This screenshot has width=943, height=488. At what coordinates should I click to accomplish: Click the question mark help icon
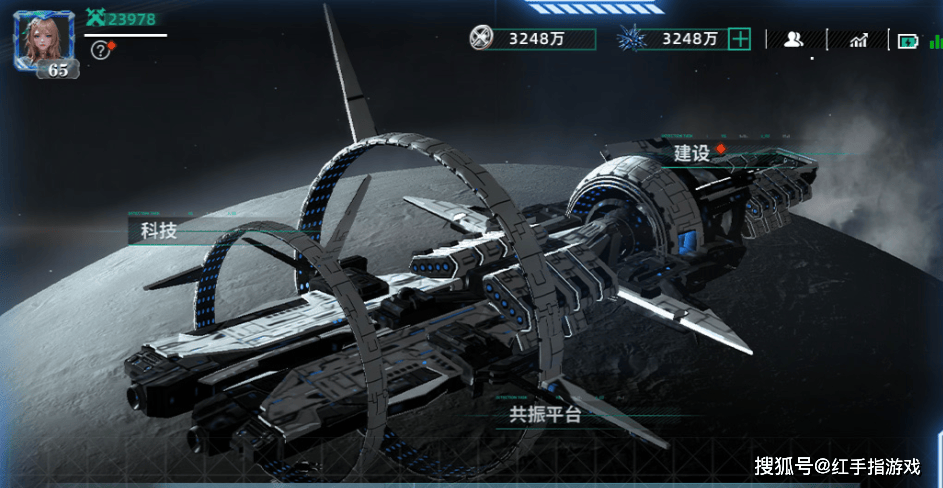coord(99,49)
